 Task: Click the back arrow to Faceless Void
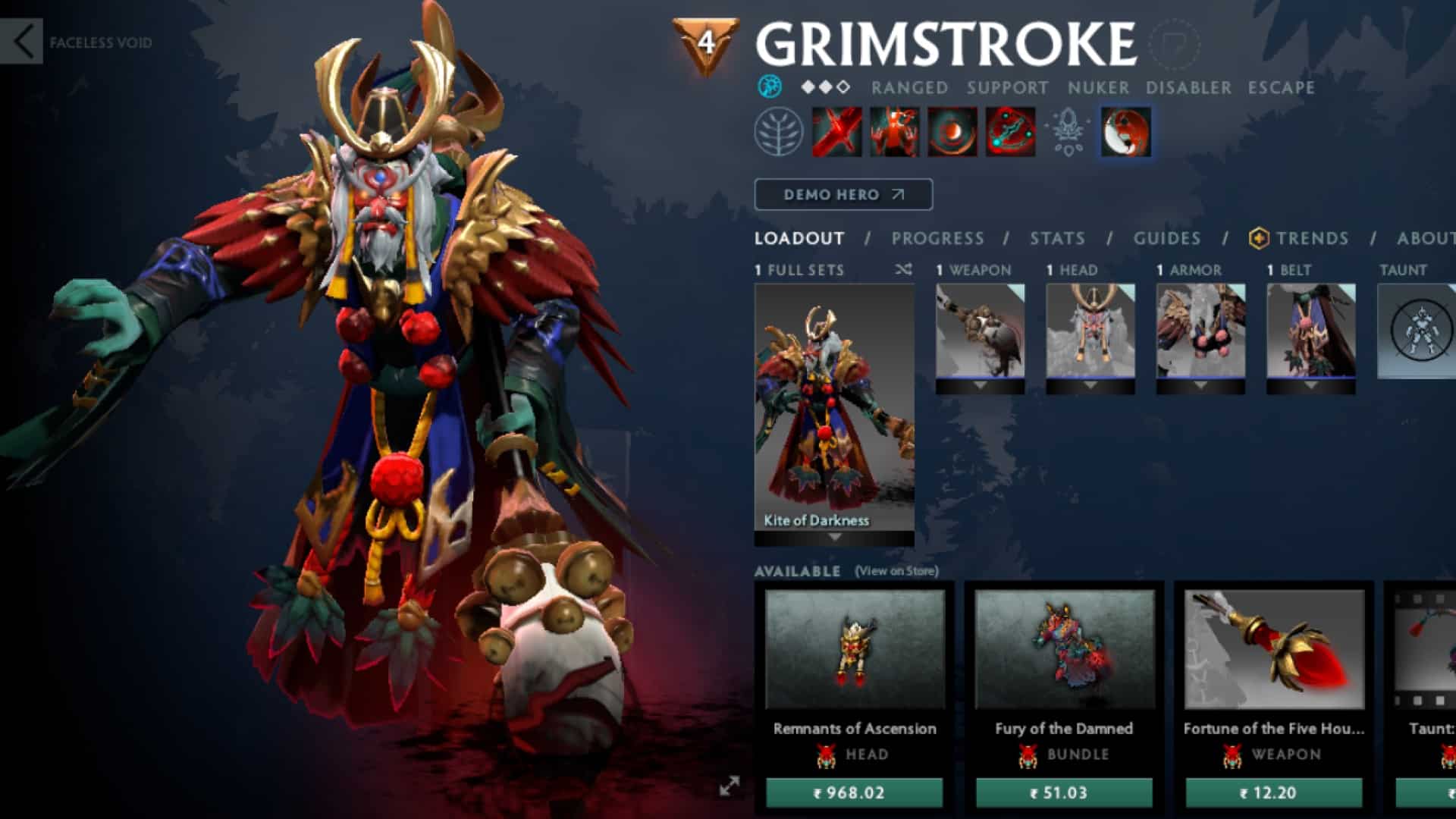[x=24, y=39]
